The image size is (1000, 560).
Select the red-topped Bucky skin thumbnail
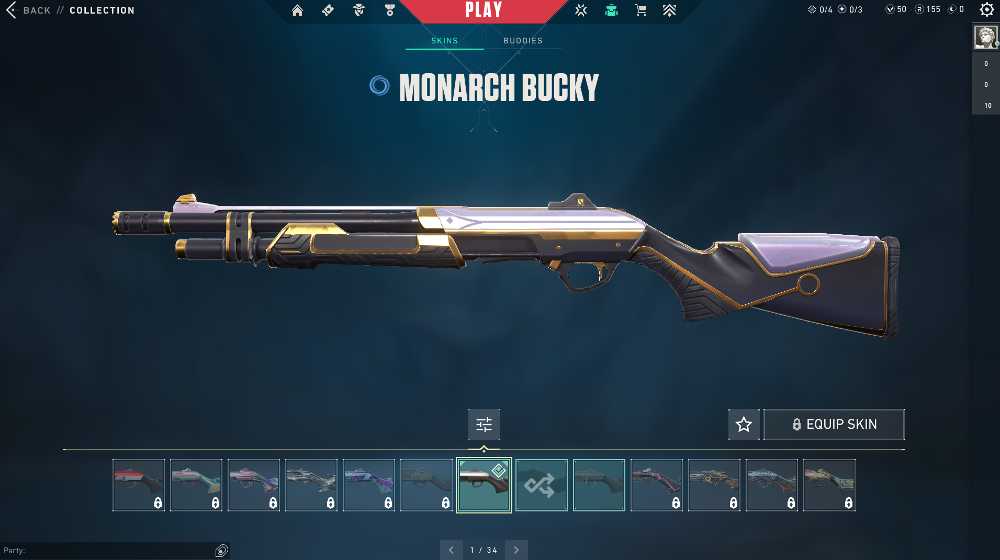pyautogui.click(x=138, y=485)
